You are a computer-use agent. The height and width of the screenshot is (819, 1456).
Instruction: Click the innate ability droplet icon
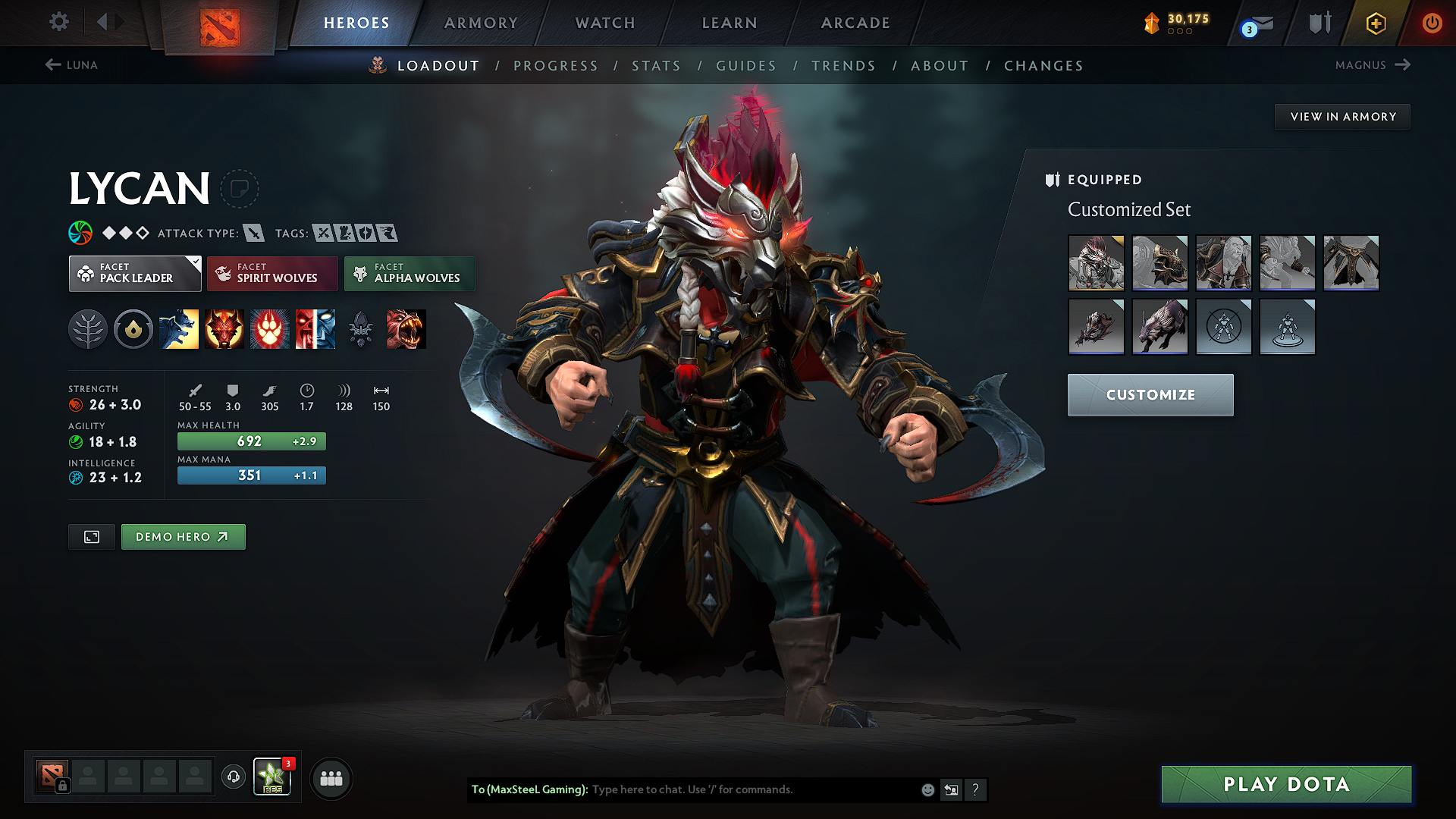tap(133, 329)
